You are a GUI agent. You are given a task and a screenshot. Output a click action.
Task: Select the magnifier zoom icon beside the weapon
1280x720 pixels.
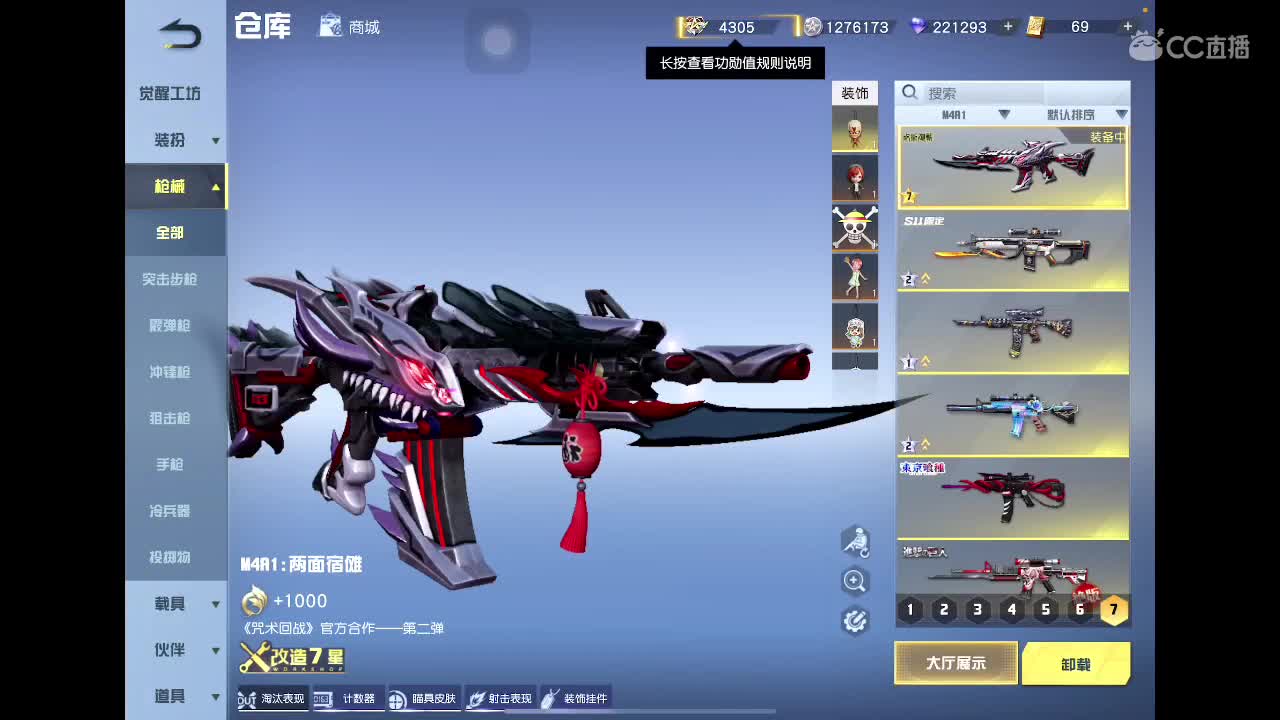pyautogui.click(x=855, y=581)
